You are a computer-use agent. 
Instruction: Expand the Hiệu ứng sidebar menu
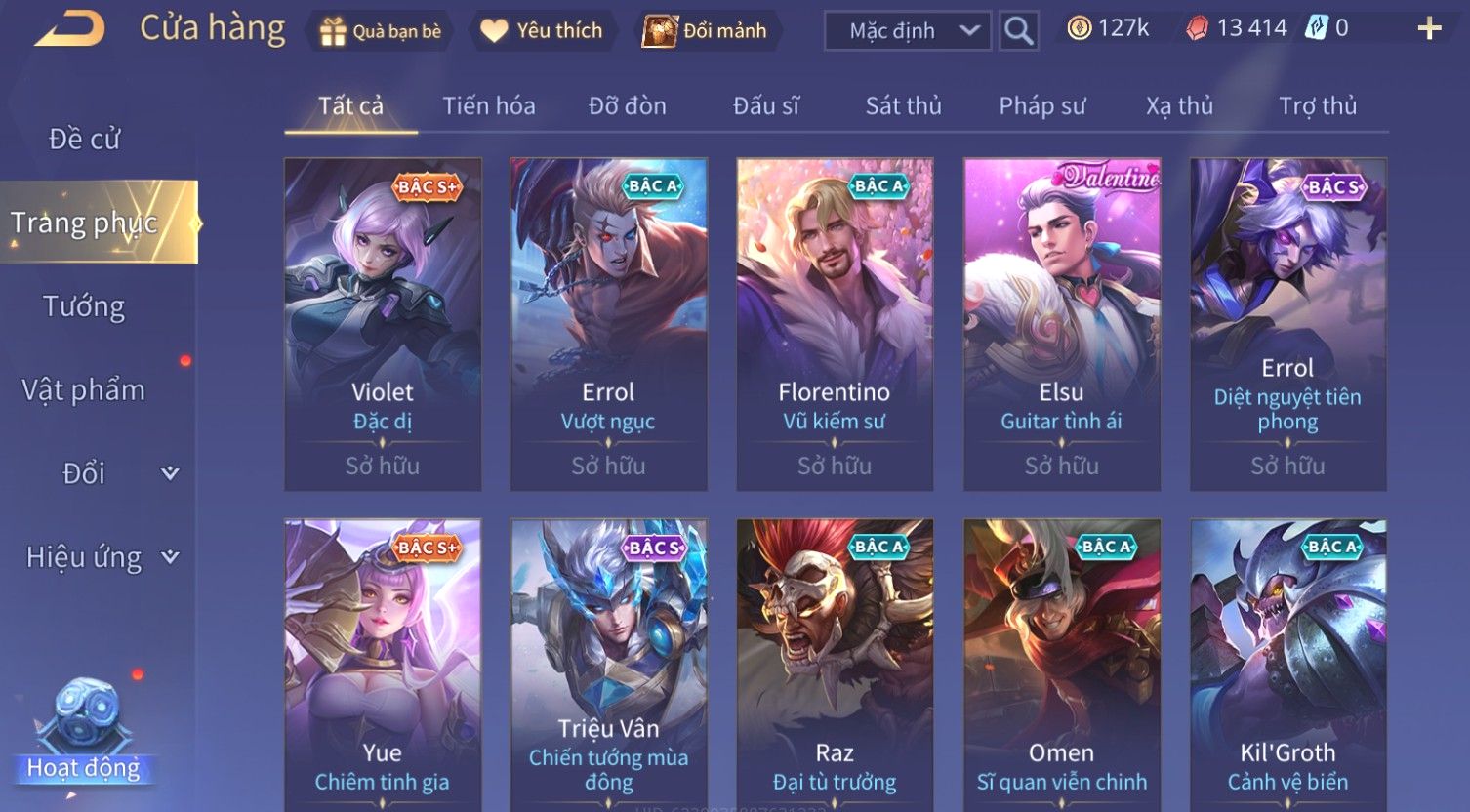tap(102, 557)
